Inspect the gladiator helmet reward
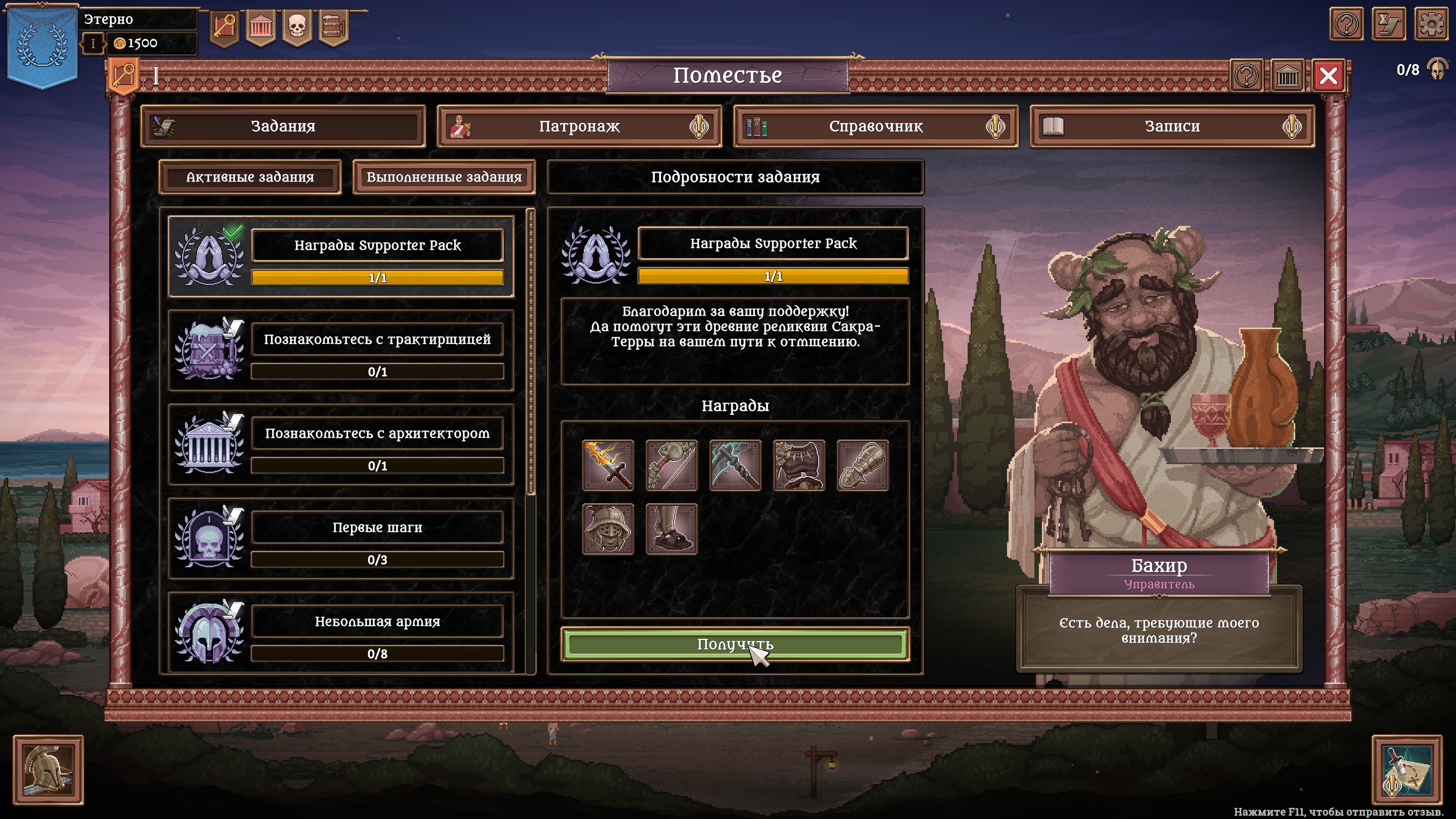 coord(608,529)
